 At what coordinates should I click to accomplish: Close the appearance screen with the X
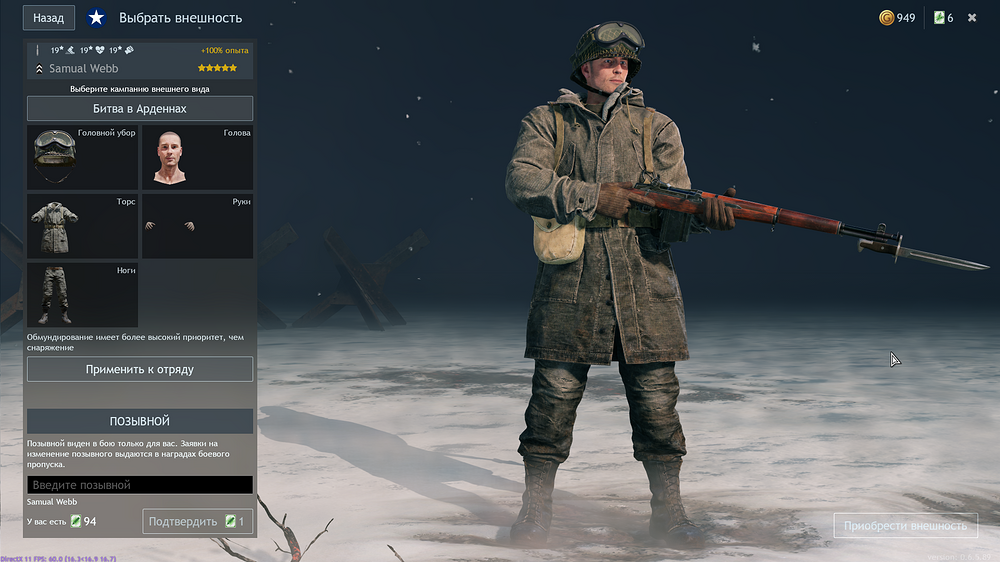[972, 18]
